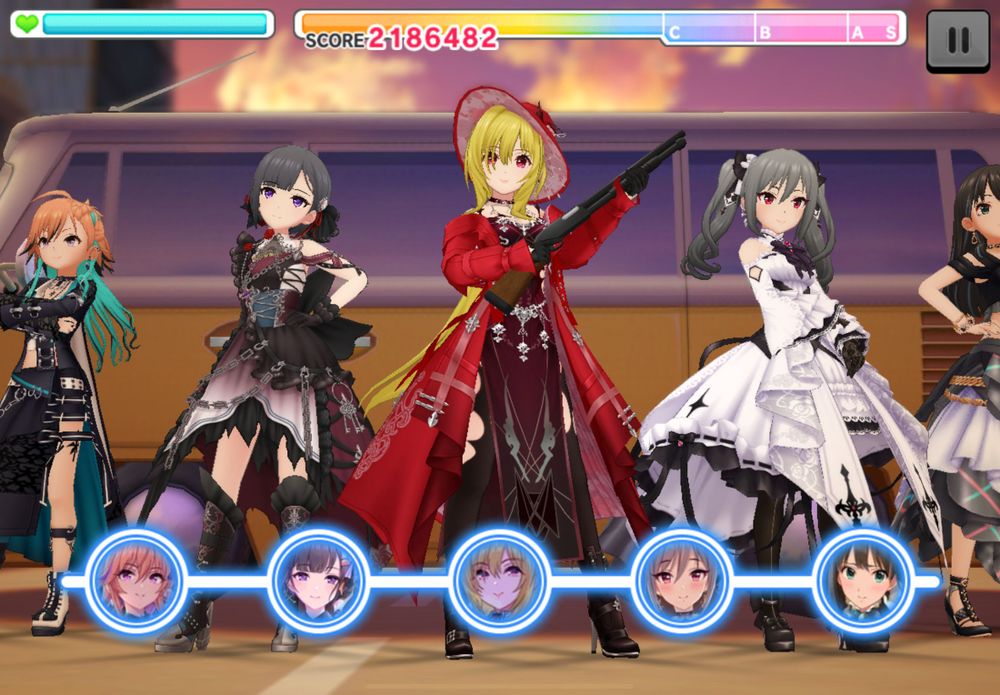Tap the black-haired green-eyed idol circle
Screen dimensions: 1000x695
tap(863, 580)
